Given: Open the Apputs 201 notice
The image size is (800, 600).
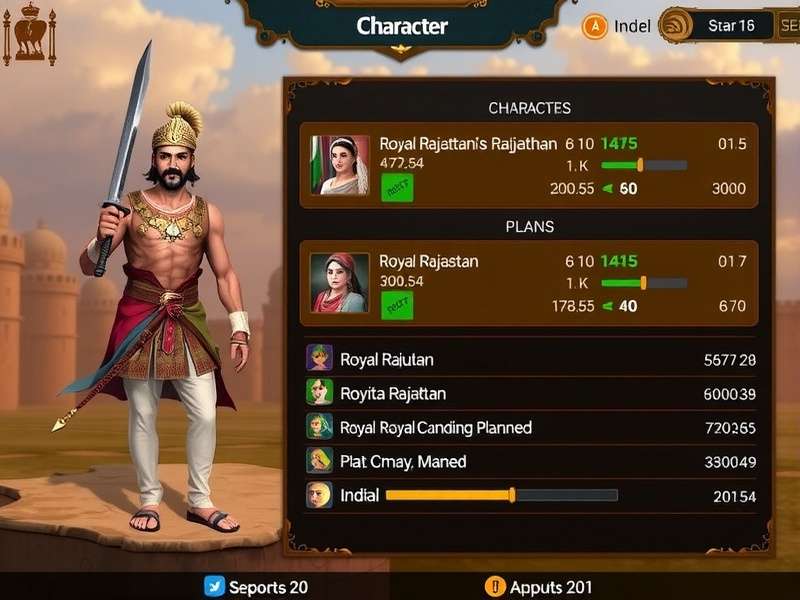Looking at the screenshot, I should [538, 587].
